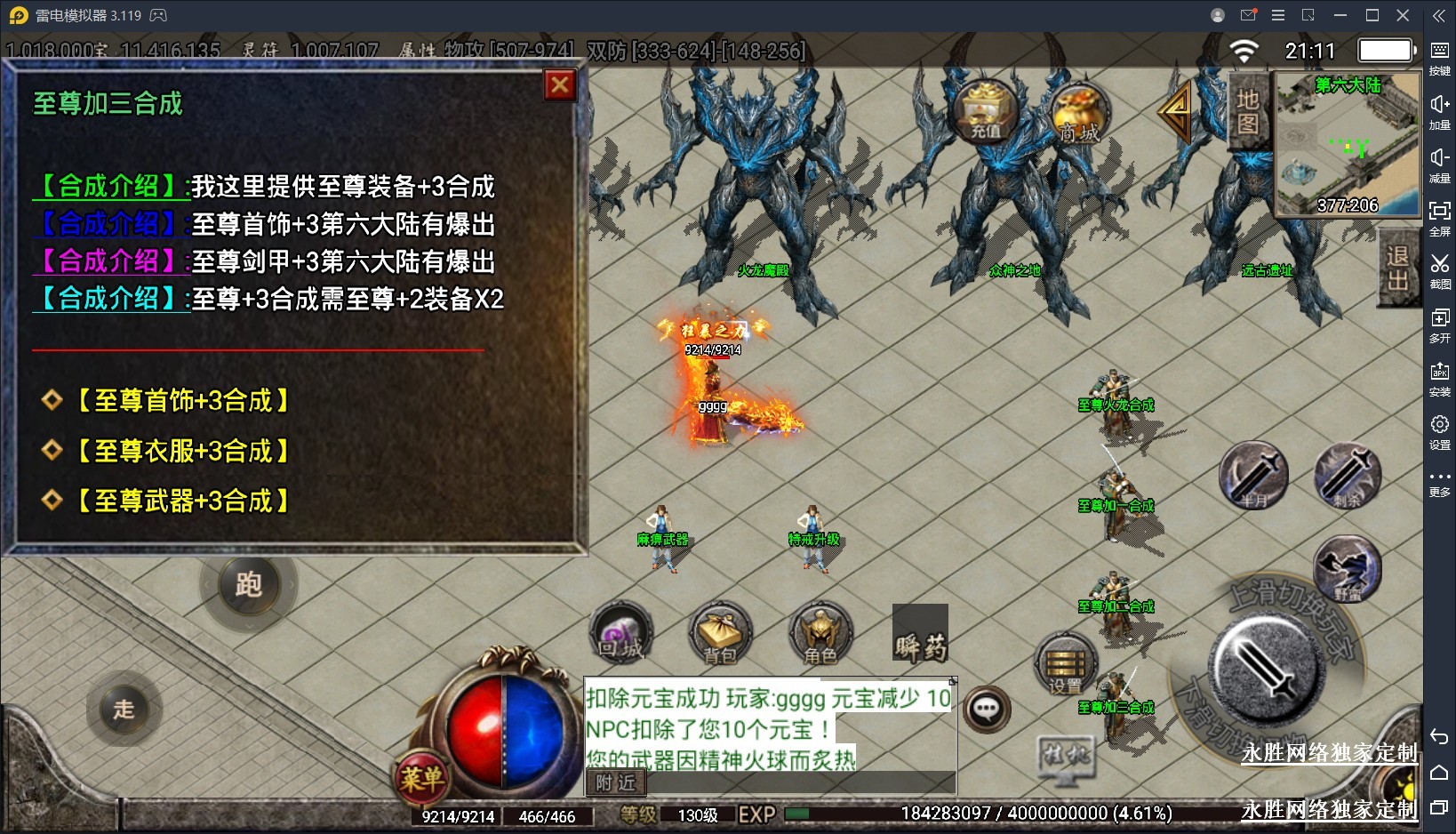Viewport: 1456px width, 834px height.
Task: Use the 瞬药 instant potion button
Action: click(920, 634)
